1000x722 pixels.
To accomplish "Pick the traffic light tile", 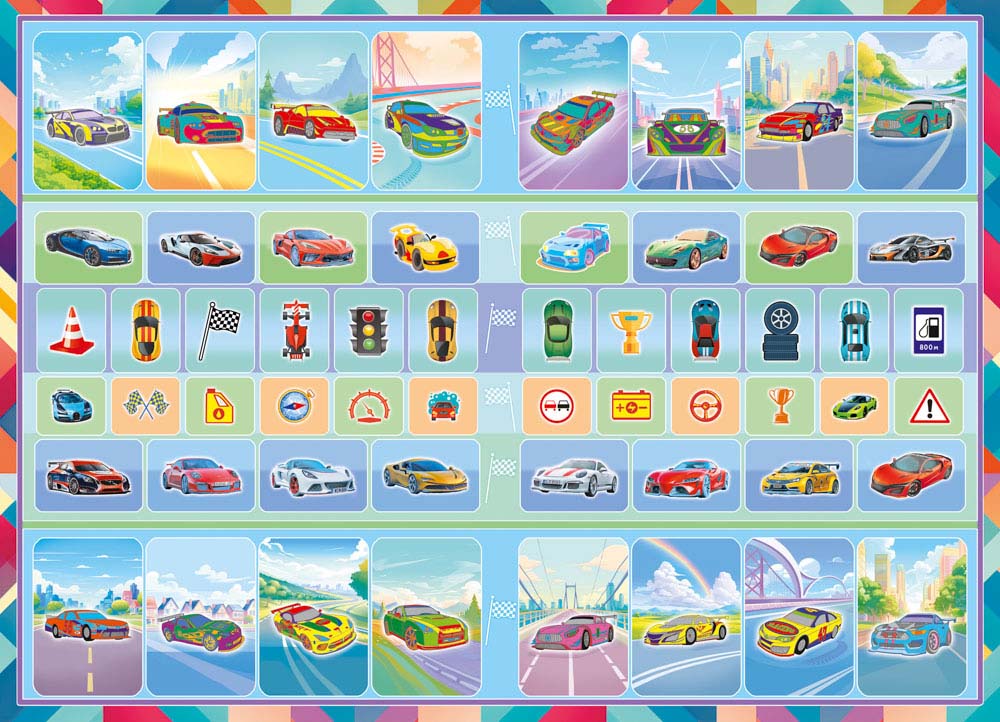I will pyautogui.click(x=368, y=329).
